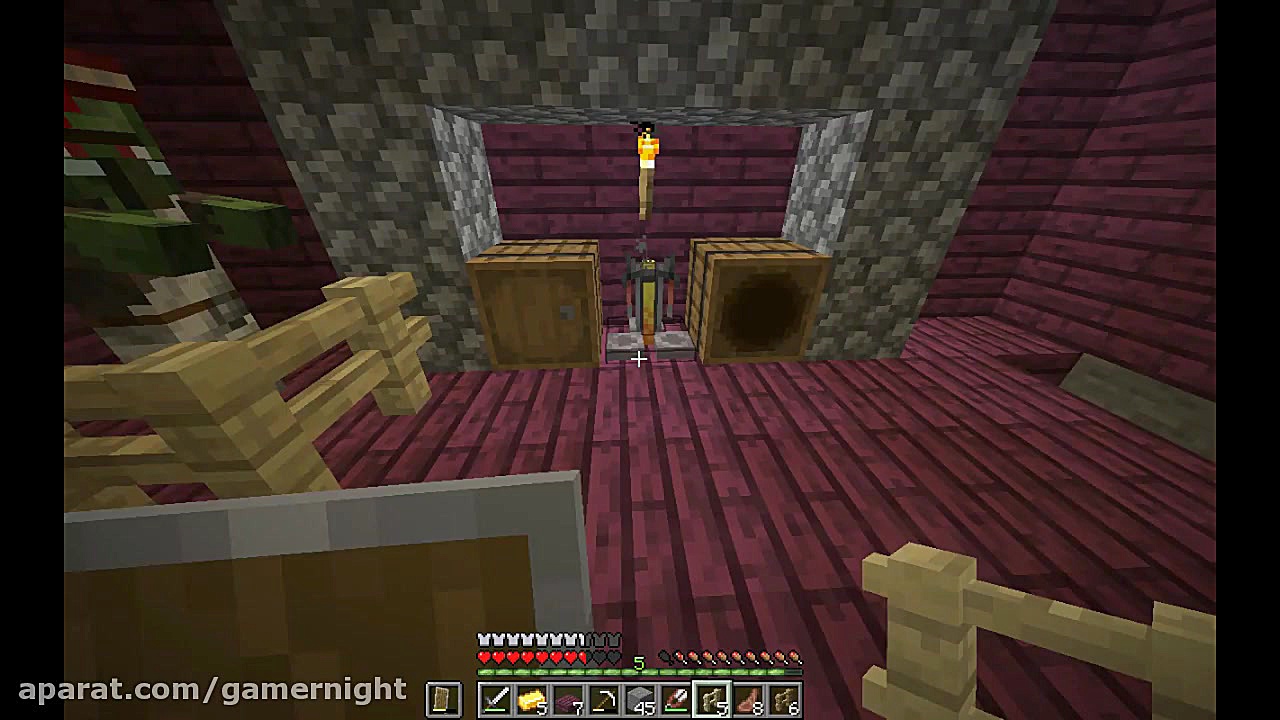Select the nether brick stack of 7

(x=569, y=700)
